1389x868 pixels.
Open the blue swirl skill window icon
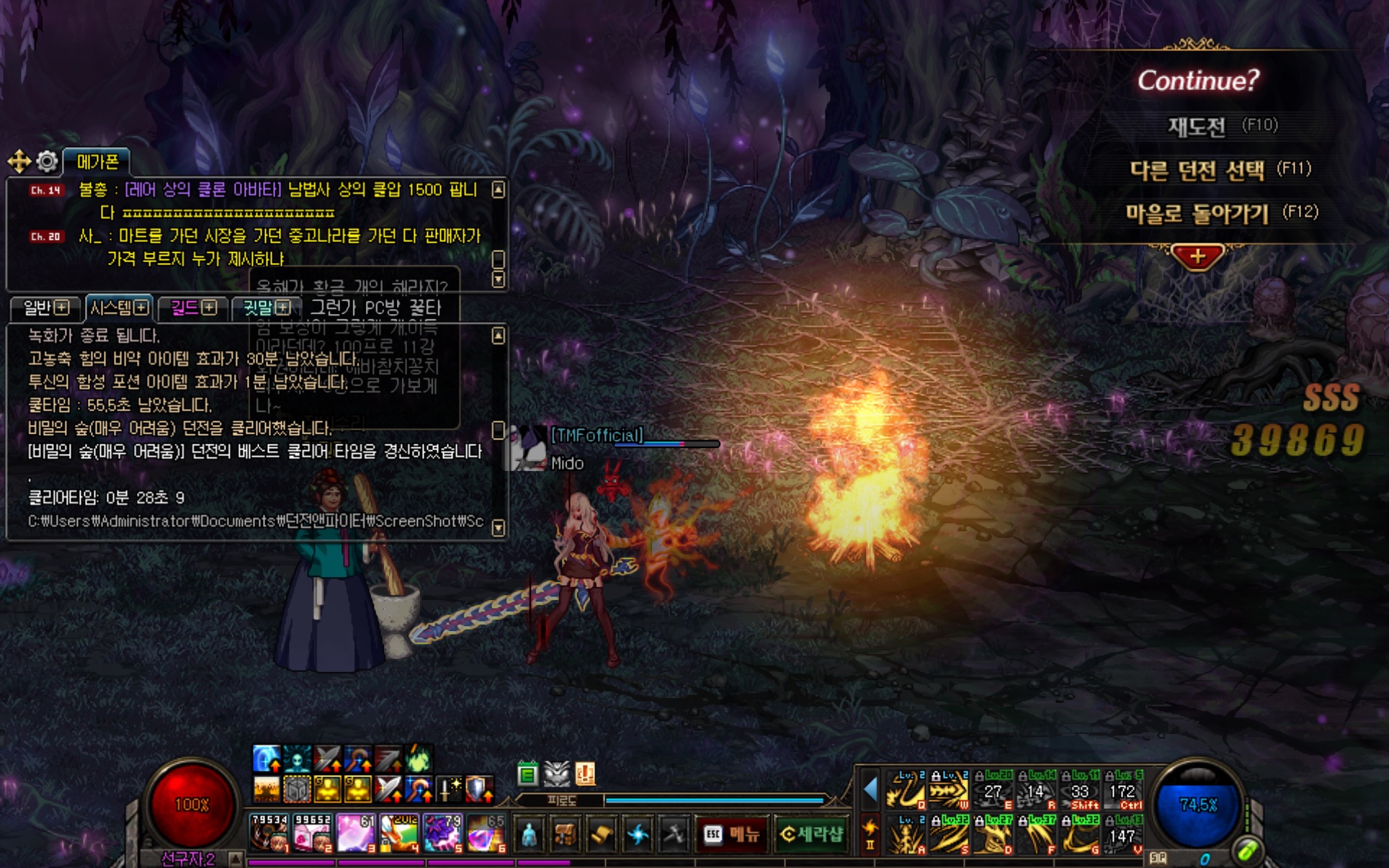(638, 834)
